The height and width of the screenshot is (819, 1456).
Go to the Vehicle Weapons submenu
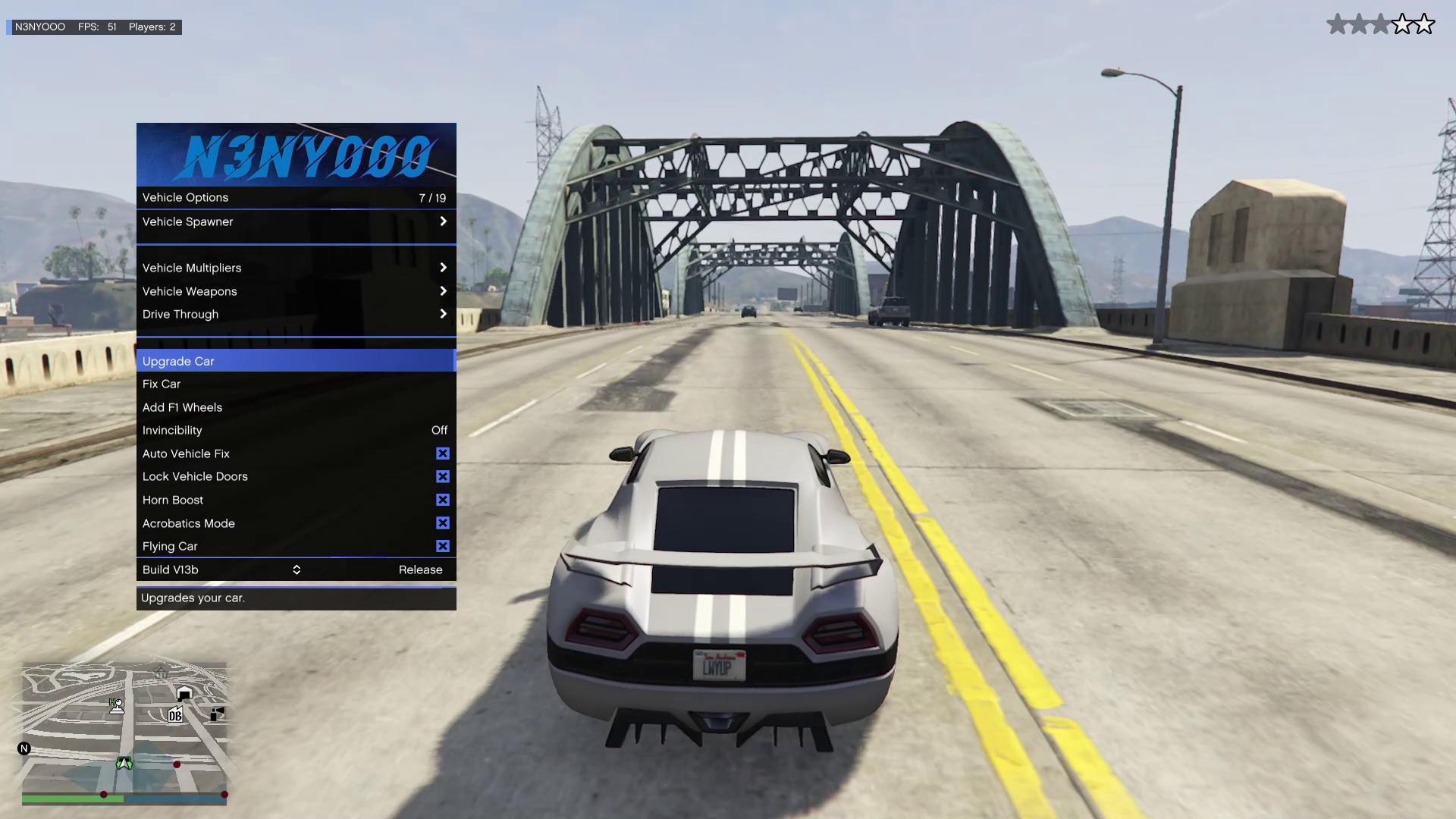coord(296,291)
